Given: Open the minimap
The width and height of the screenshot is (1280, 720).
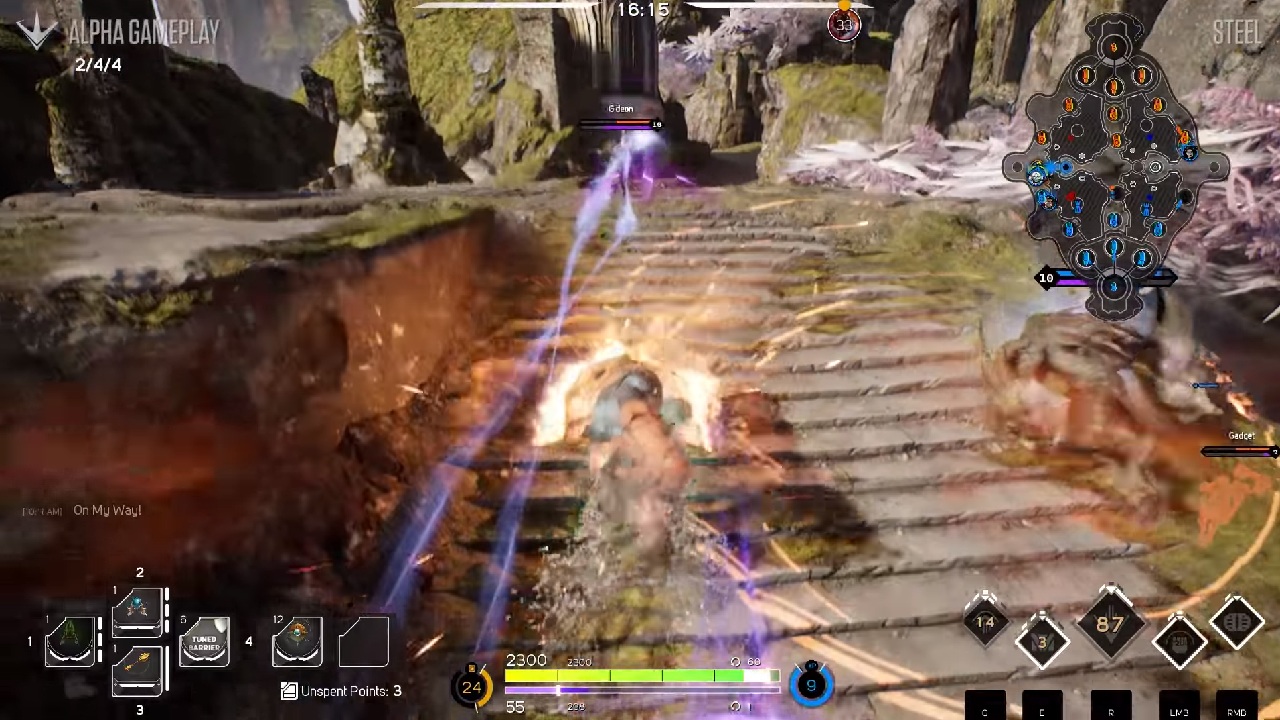Looking at the screenshot, I should [x=1114, y=165].
